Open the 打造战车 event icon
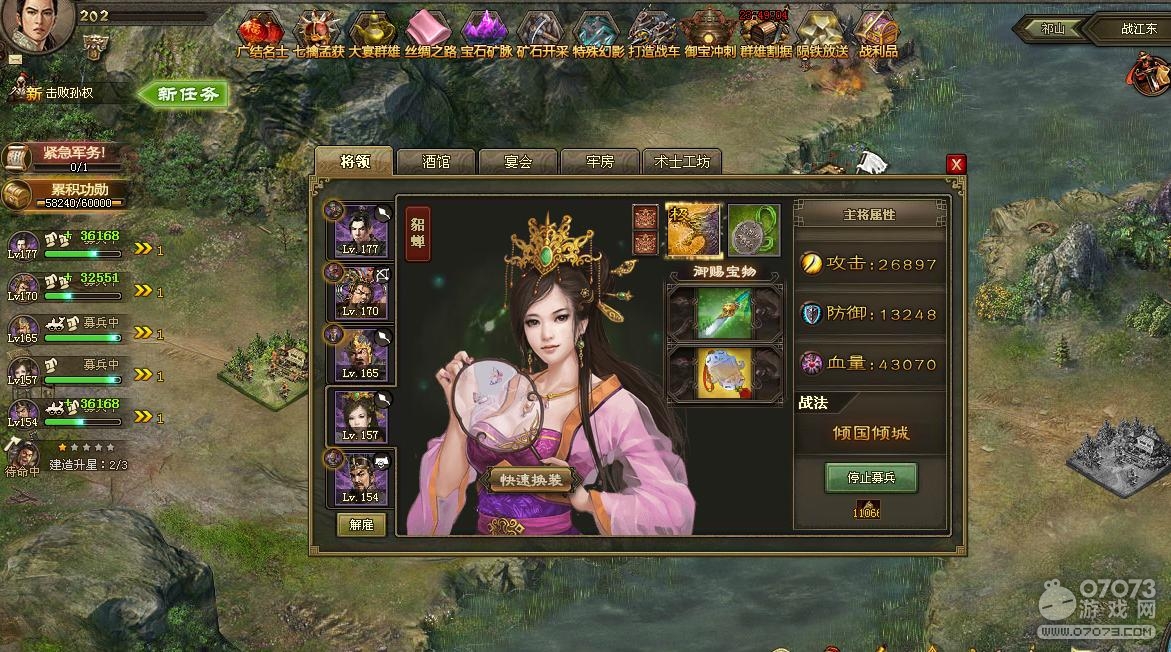The width and height of the screenshot is (1171, 652). tap(654, 33)
